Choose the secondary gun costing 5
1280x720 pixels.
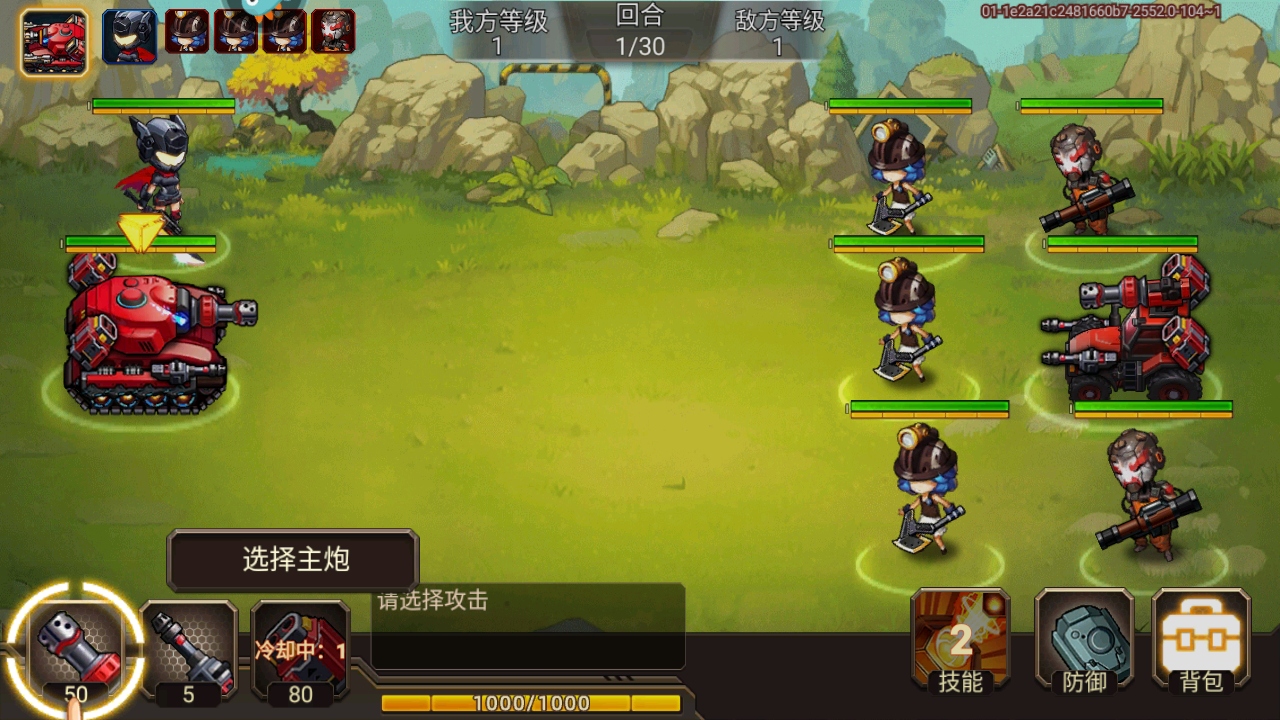(x=189, y=650)
